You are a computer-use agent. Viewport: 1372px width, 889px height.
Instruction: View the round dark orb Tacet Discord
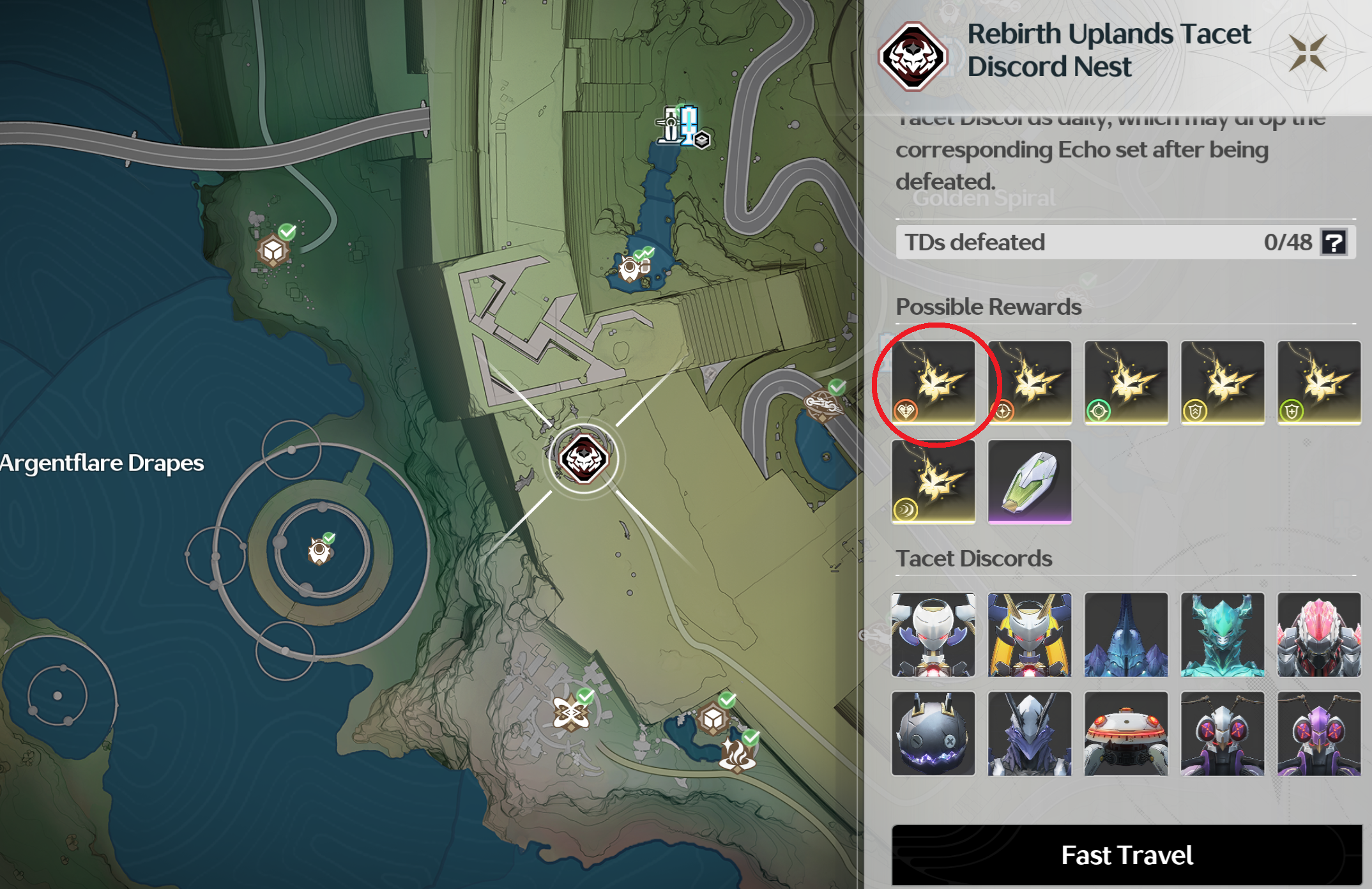[x=934, y=733]
